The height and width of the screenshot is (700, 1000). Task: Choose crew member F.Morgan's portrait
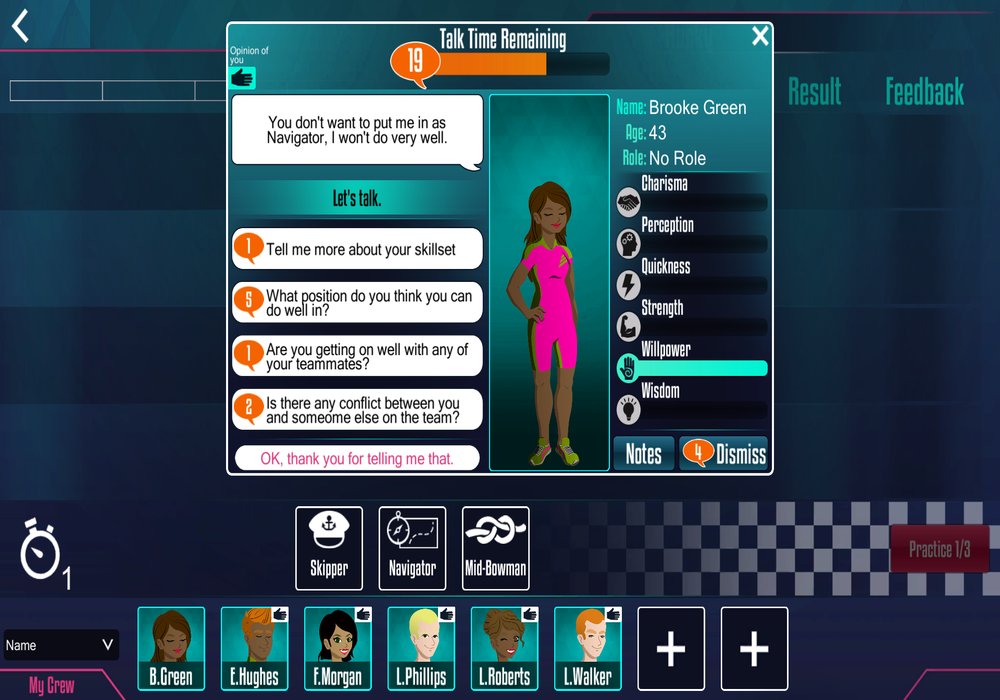point(337,648)
